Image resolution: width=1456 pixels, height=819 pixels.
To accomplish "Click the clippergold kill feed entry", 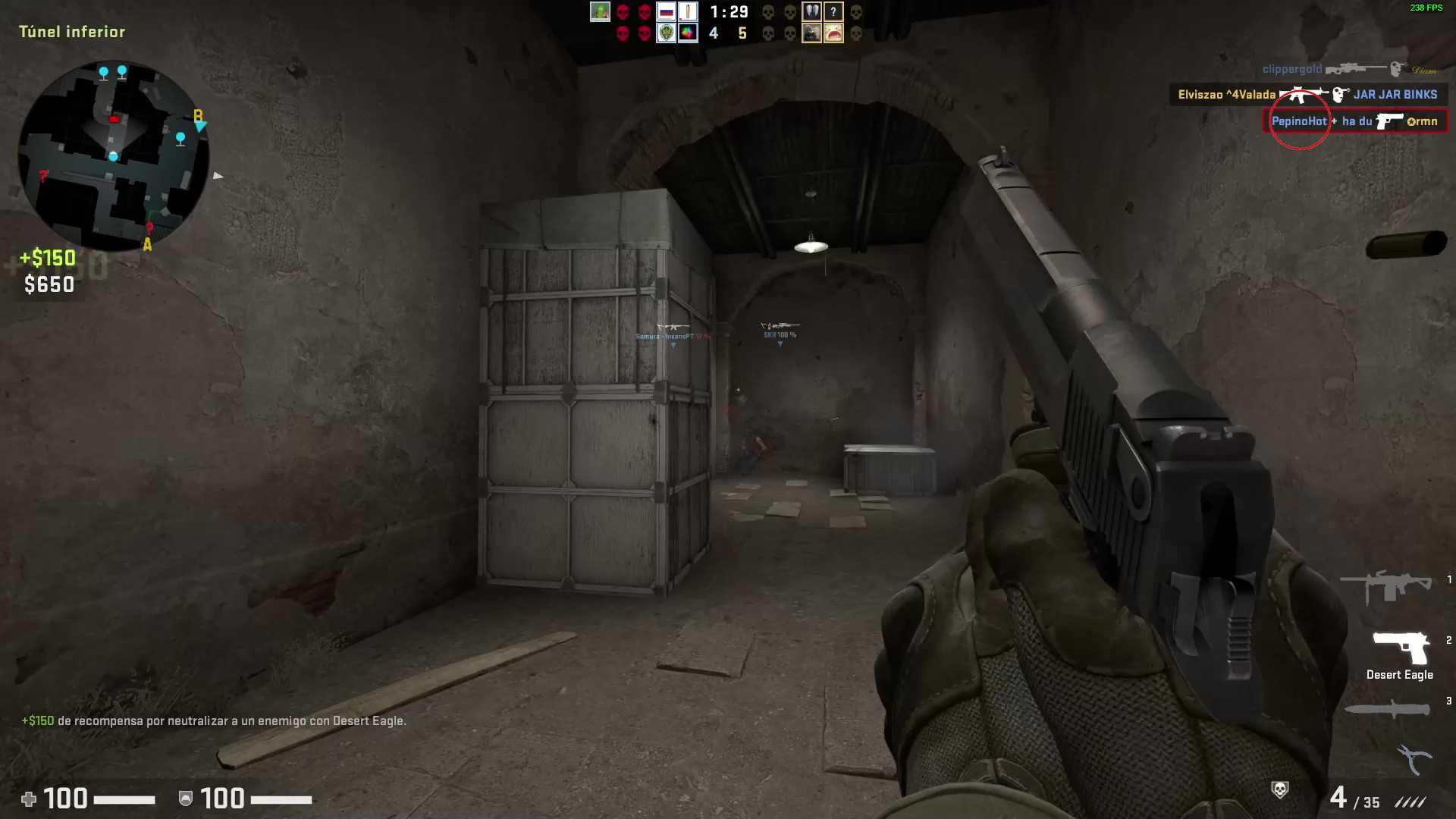I will tap(1349, 69).
